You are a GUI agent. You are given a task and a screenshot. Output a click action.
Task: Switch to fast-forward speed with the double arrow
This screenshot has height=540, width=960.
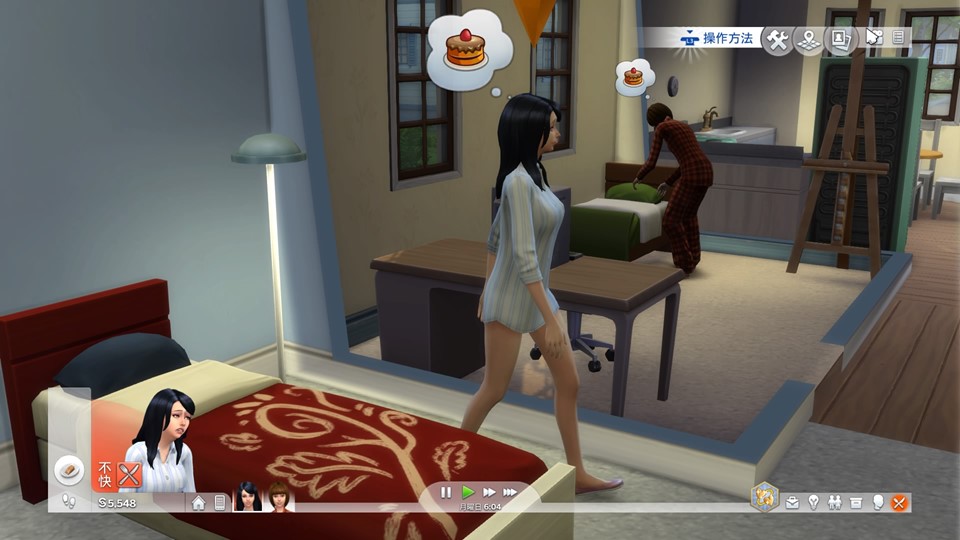[x=489, y=492]
